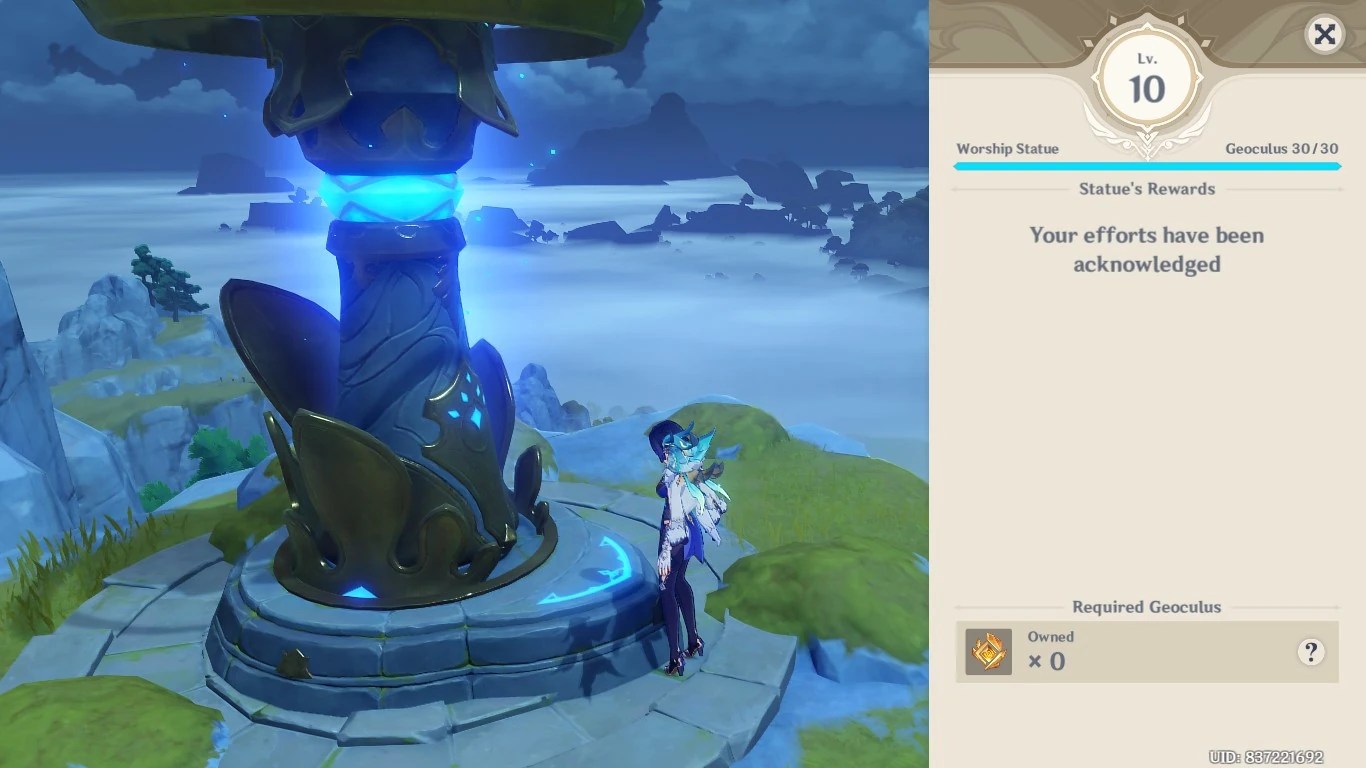Open the Geoculus help with the question mark

1311,650
